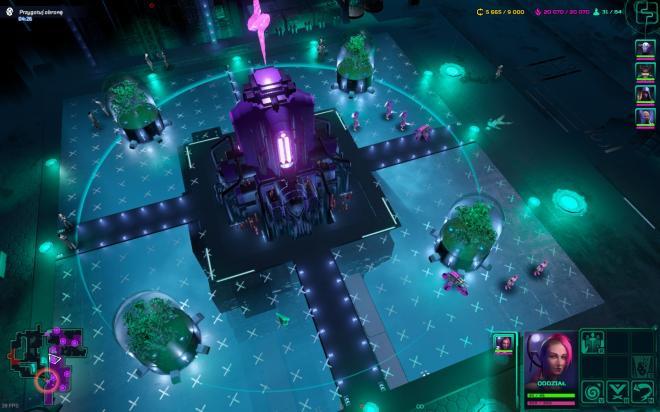Image resolution: width=660 pixels, height=412 pixels.
Task: Select the small squad thumbnail beside the portrait
Action: (x=505, y=344)
